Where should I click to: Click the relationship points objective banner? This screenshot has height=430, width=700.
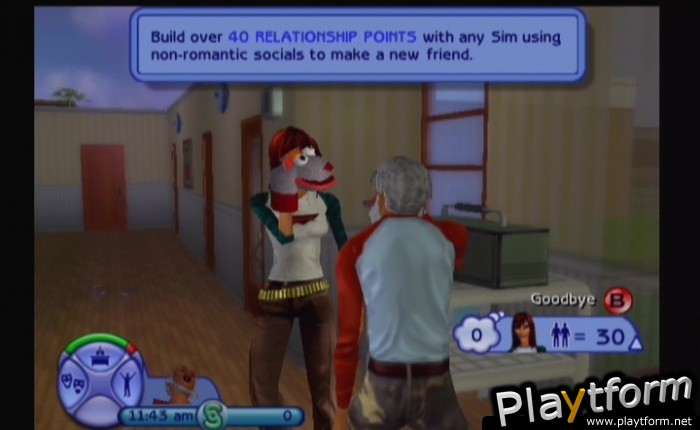[357, 45]
